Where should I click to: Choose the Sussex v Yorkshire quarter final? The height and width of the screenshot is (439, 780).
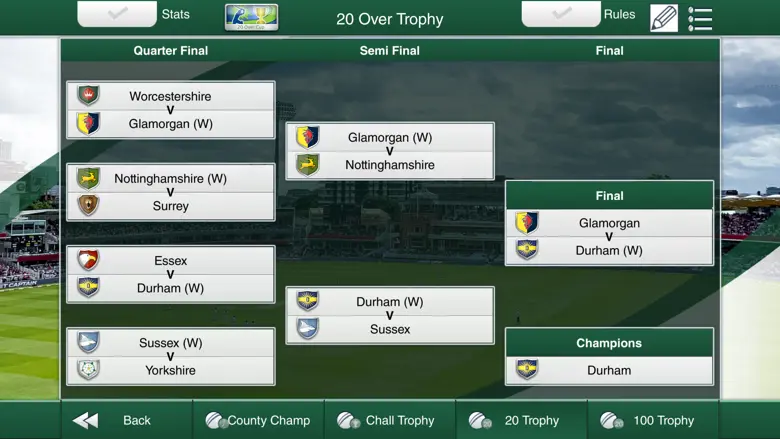tap(171, 356)
